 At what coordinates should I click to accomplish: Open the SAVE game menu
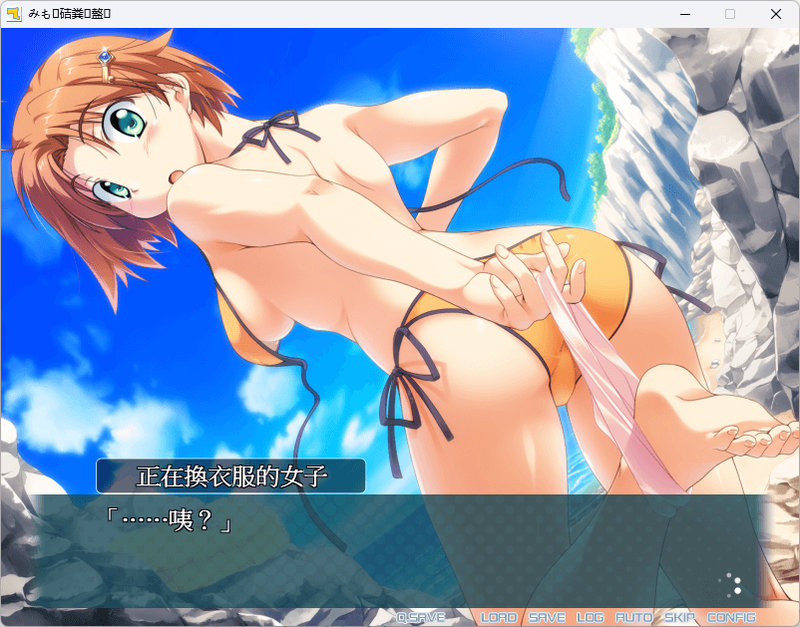547,618
